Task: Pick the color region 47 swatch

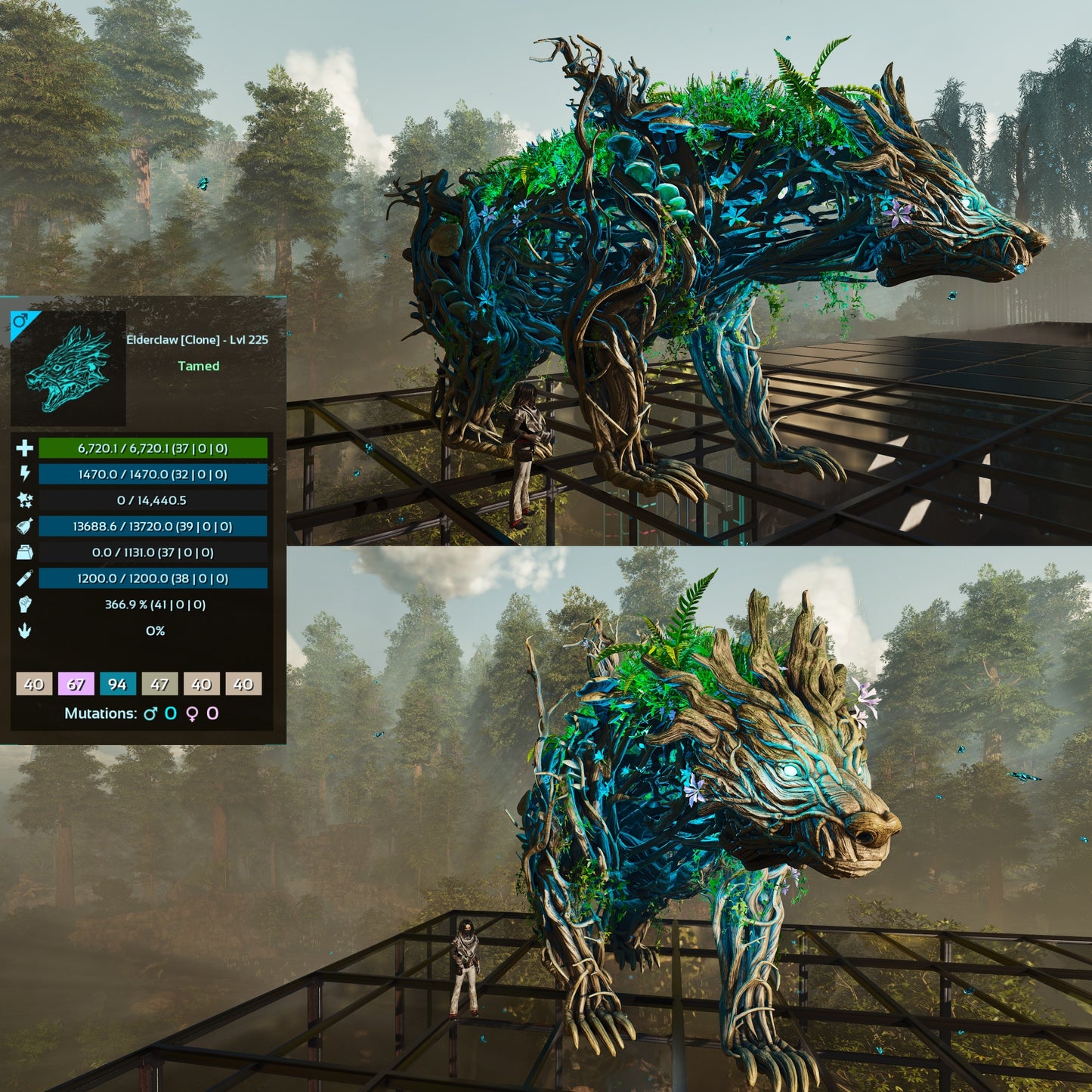Action: tap(159, 684)
